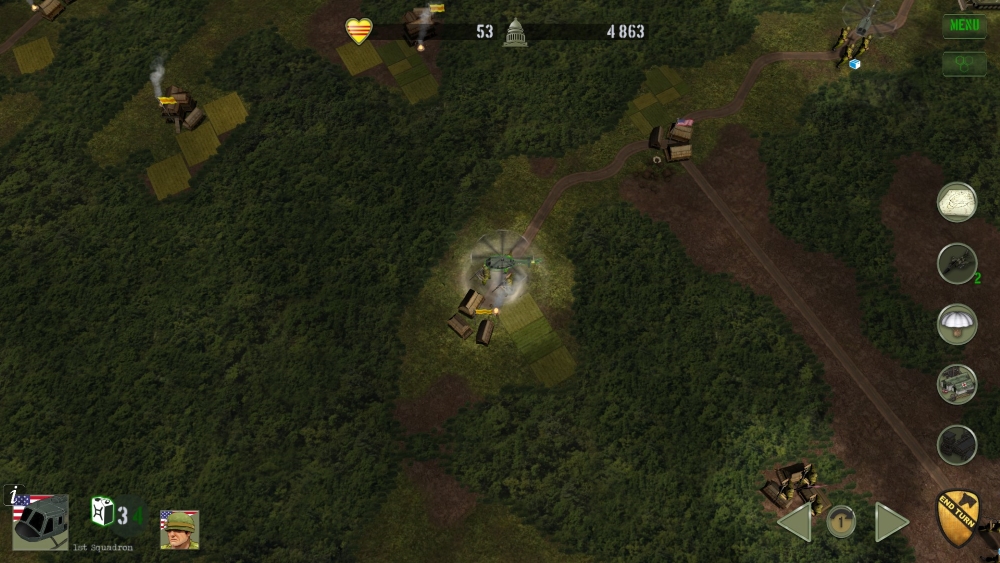Screen dimensions: 1000x563
Task: Toggle the binoculars button under MENU
Action: point(964,63)
